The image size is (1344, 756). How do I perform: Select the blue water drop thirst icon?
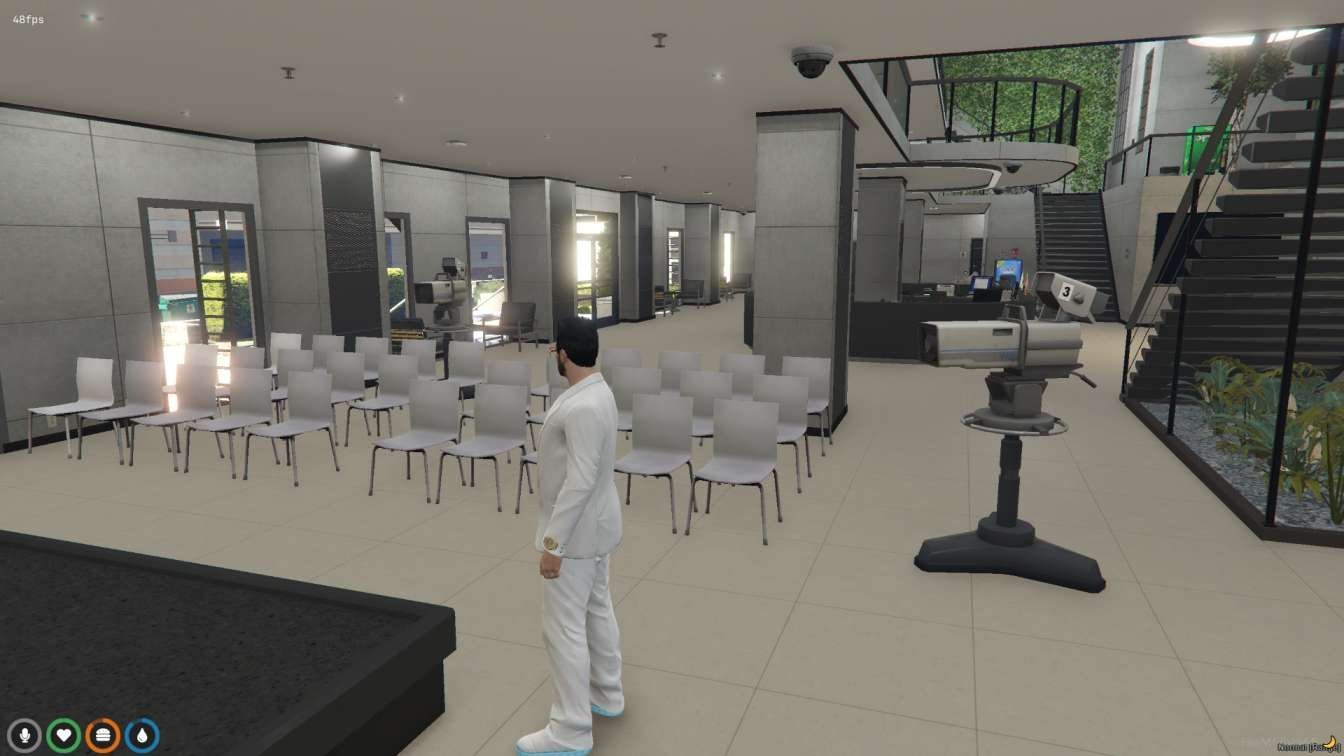142,736
